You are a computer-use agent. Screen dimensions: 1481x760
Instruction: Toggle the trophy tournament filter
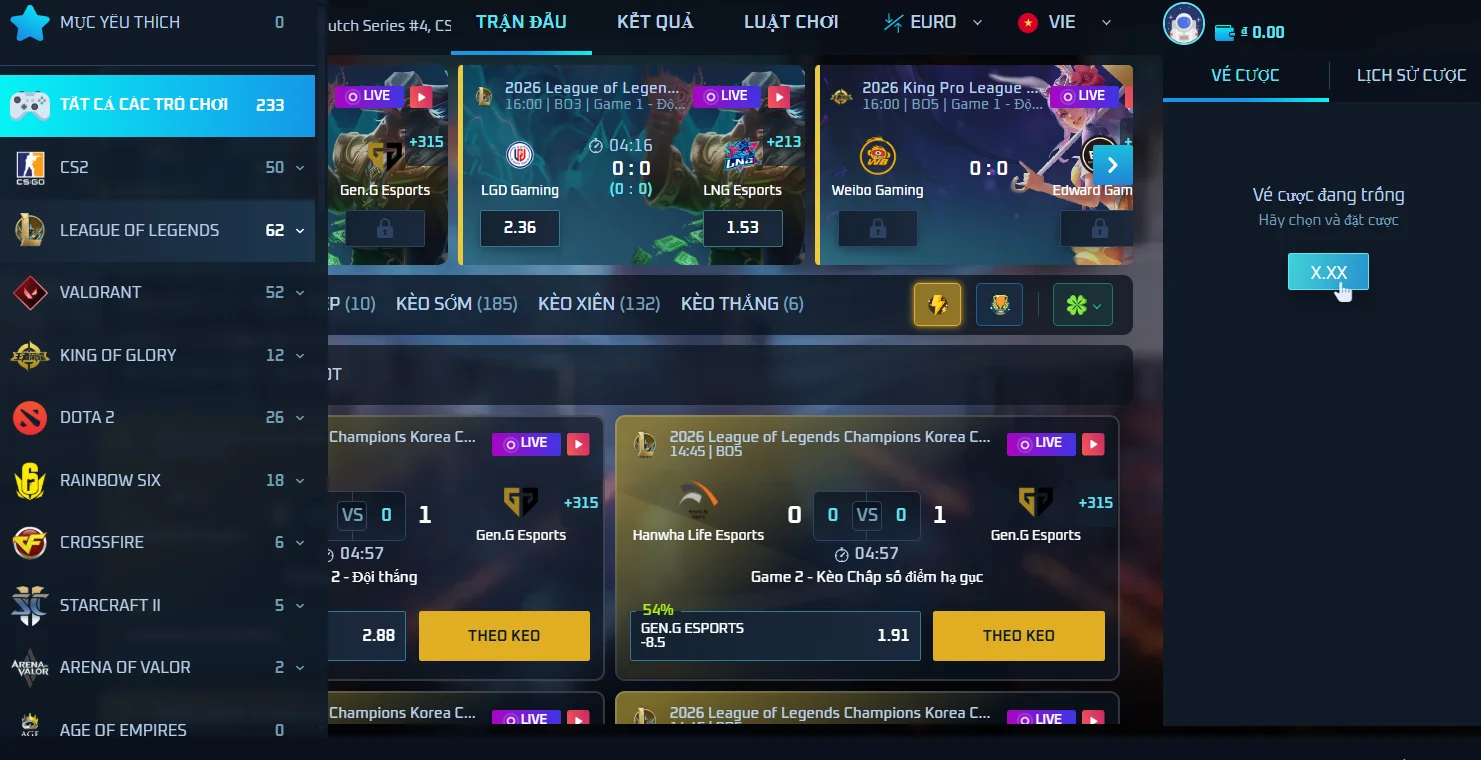[999, 304]
